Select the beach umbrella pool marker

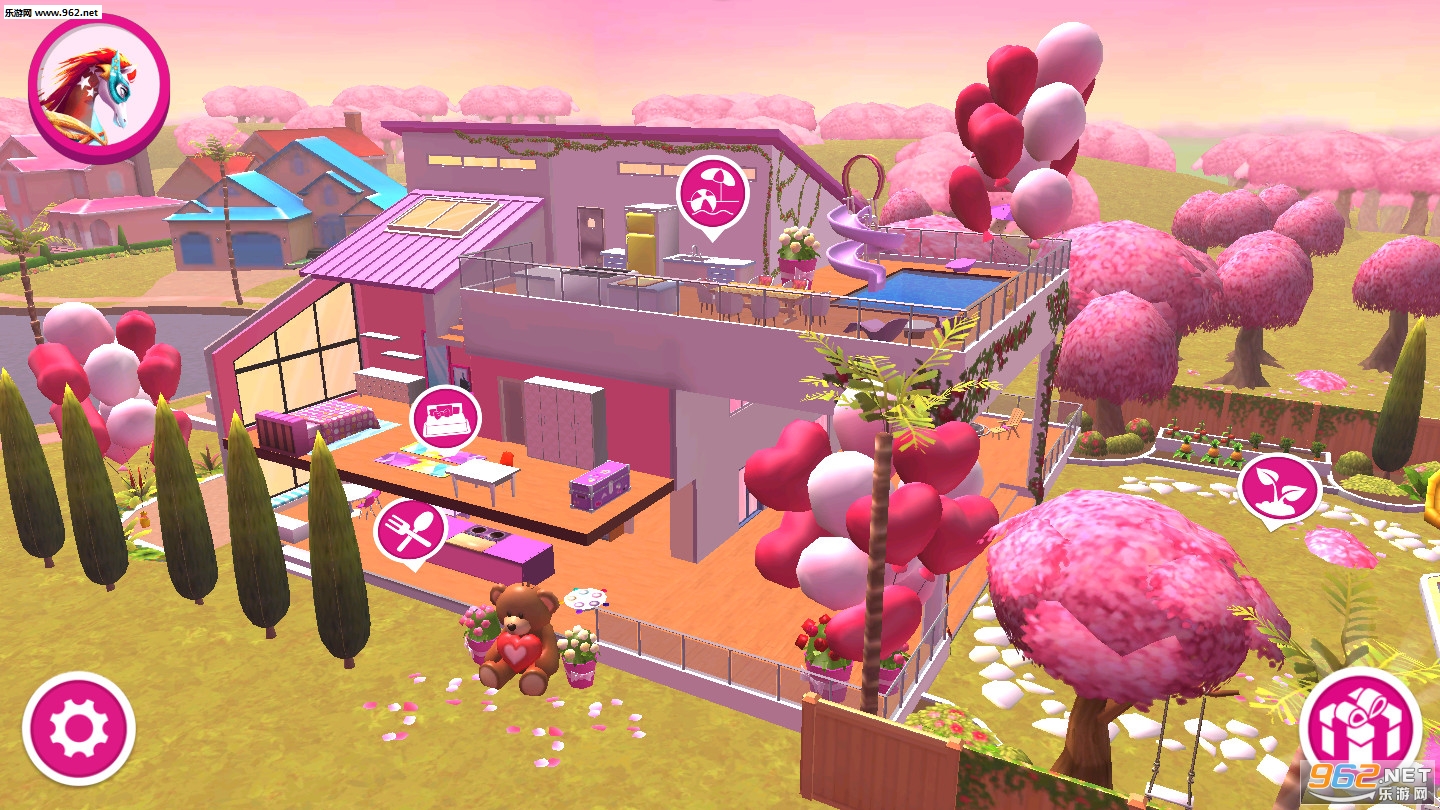tap(712, 194)
